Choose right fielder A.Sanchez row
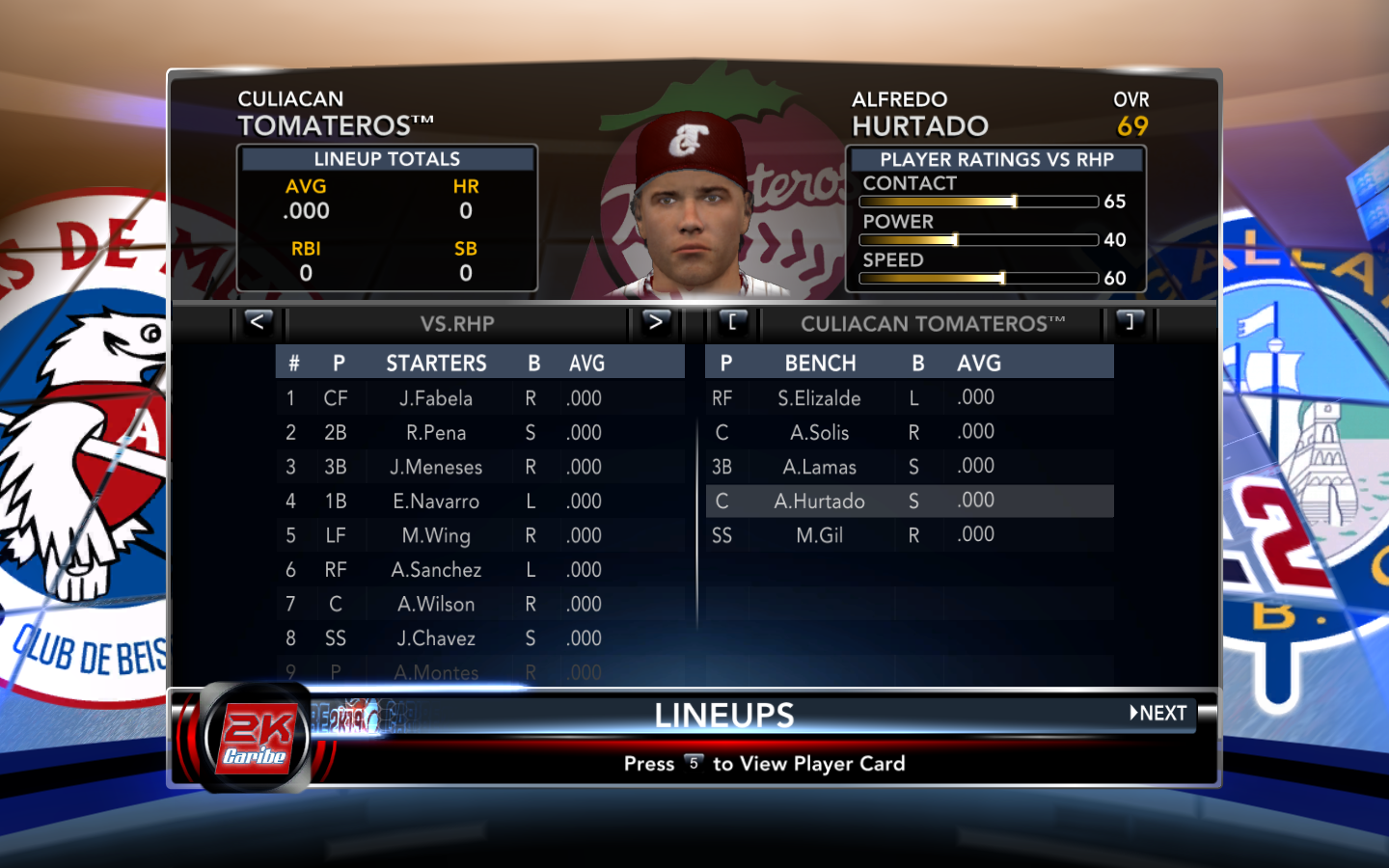 436,570
